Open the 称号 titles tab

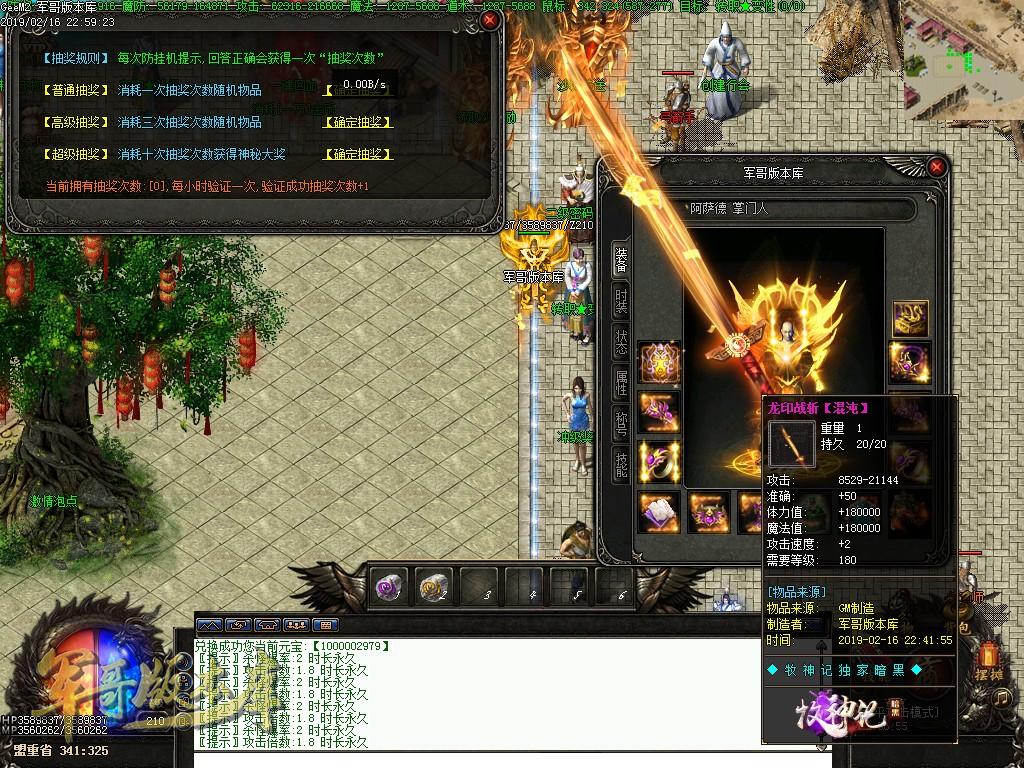coord(621,423)
